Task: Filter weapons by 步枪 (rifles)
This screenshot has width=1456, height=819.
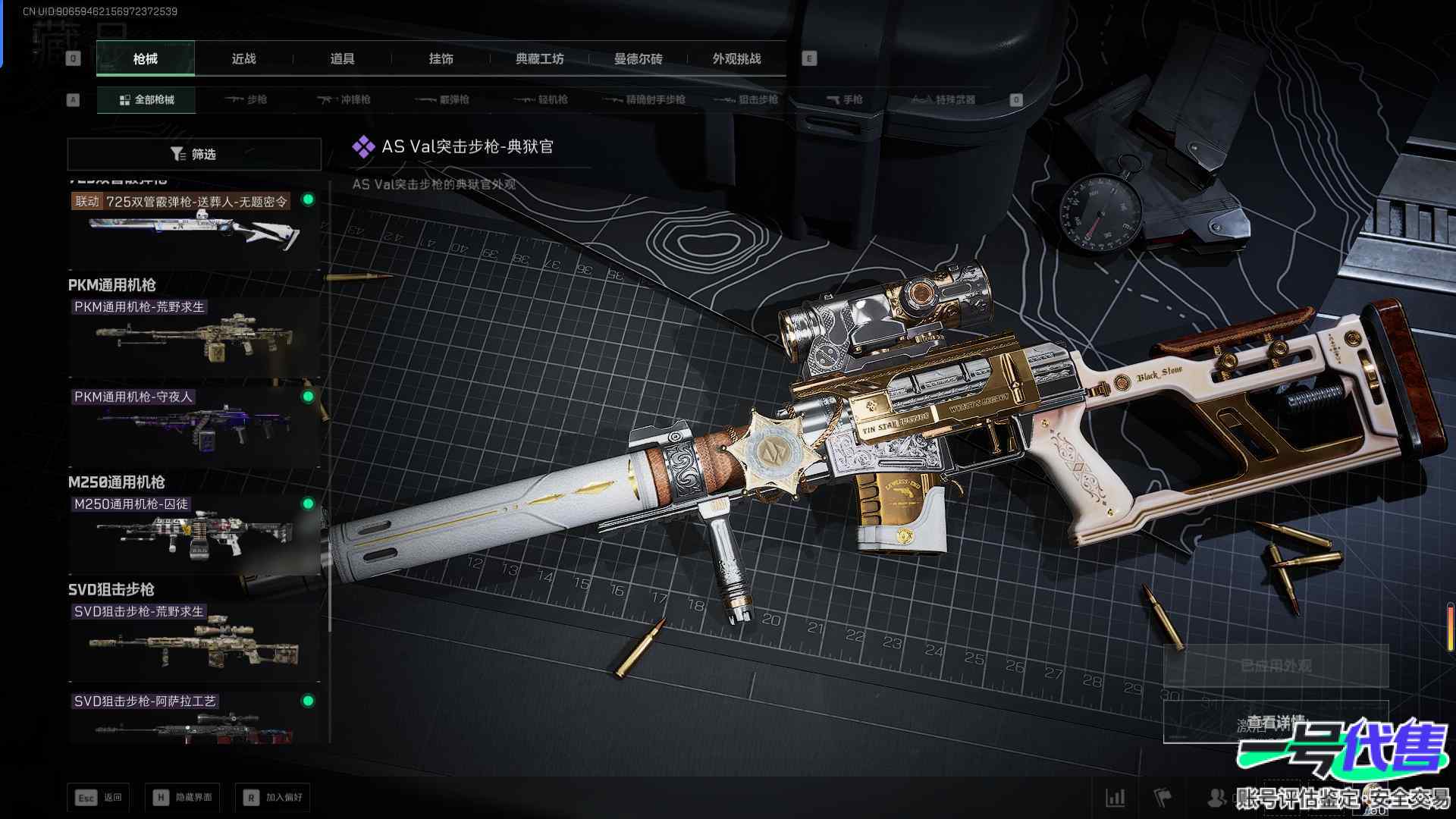Action: point(246,99)
